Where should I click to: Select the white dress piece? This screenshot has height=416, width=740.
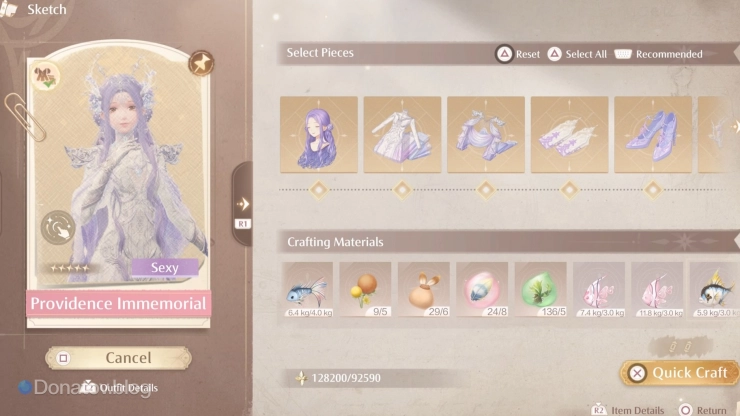click(402, 135)
